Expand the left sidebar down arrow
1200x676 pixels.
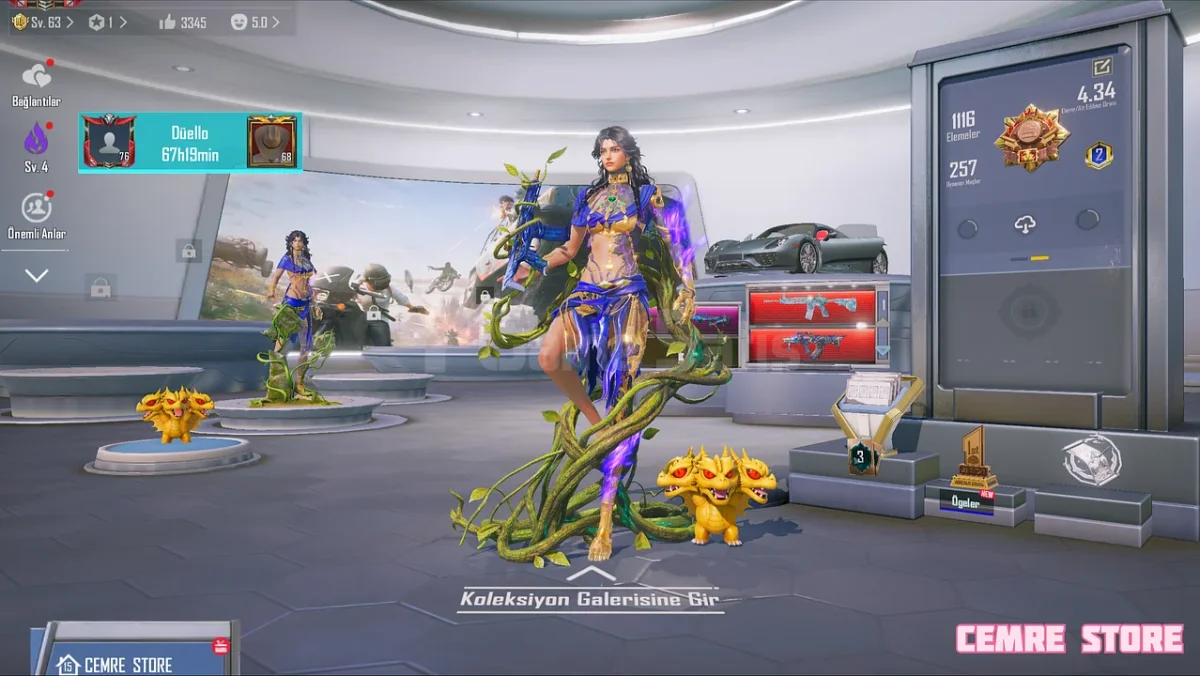37,275
